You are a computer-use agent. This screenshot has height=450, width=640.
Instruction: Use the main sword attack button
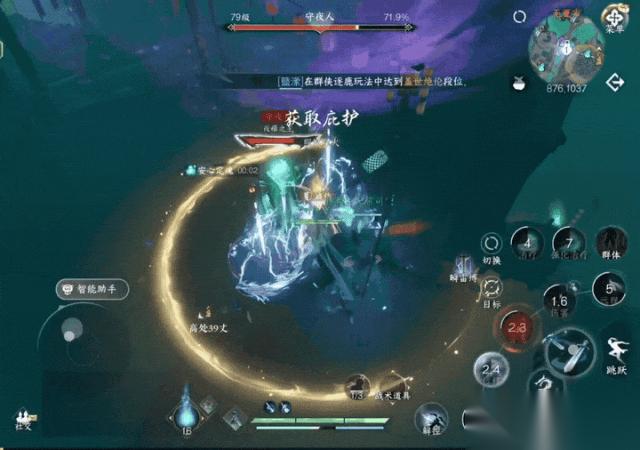569,350
